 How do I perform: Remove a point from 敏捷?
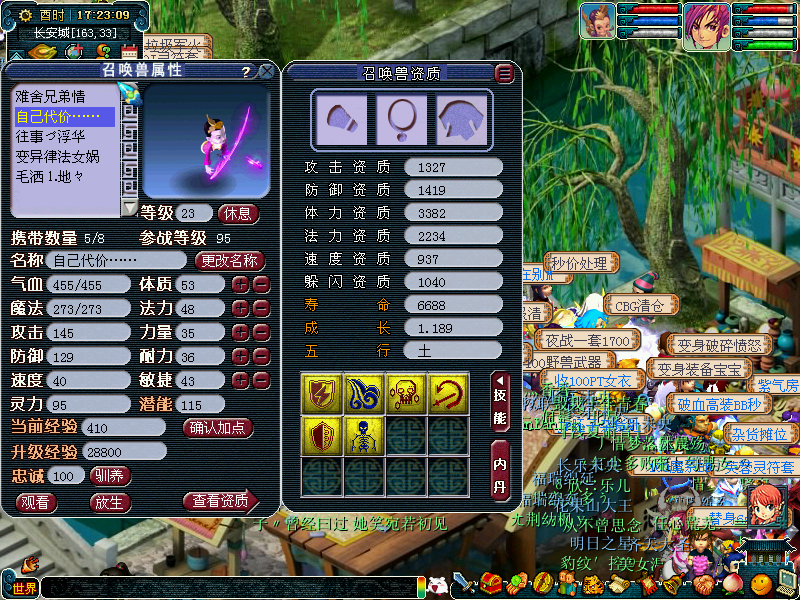[260, 380]
